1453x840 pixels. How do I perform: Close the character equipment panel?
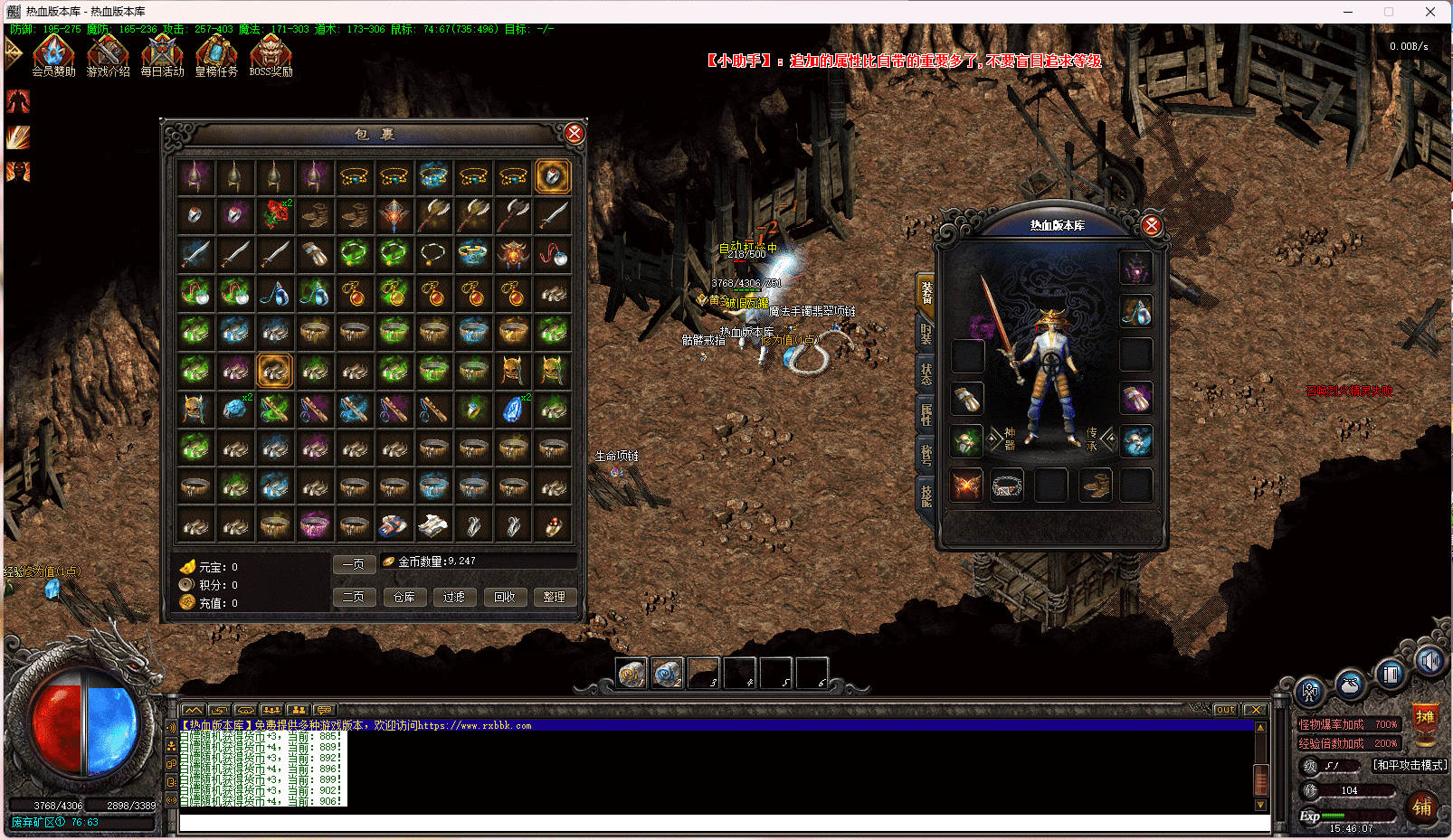1151,225
